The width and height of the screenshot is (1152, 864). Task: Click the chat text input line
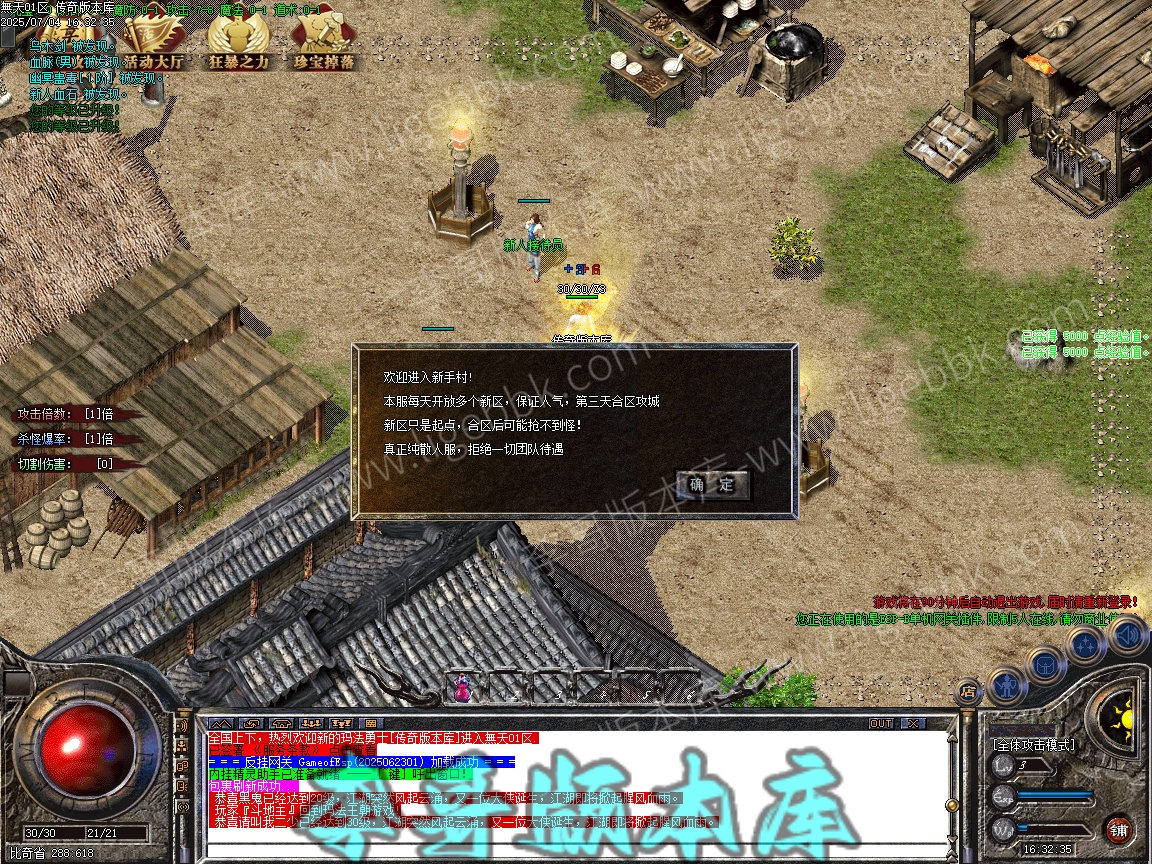(580, 850)
